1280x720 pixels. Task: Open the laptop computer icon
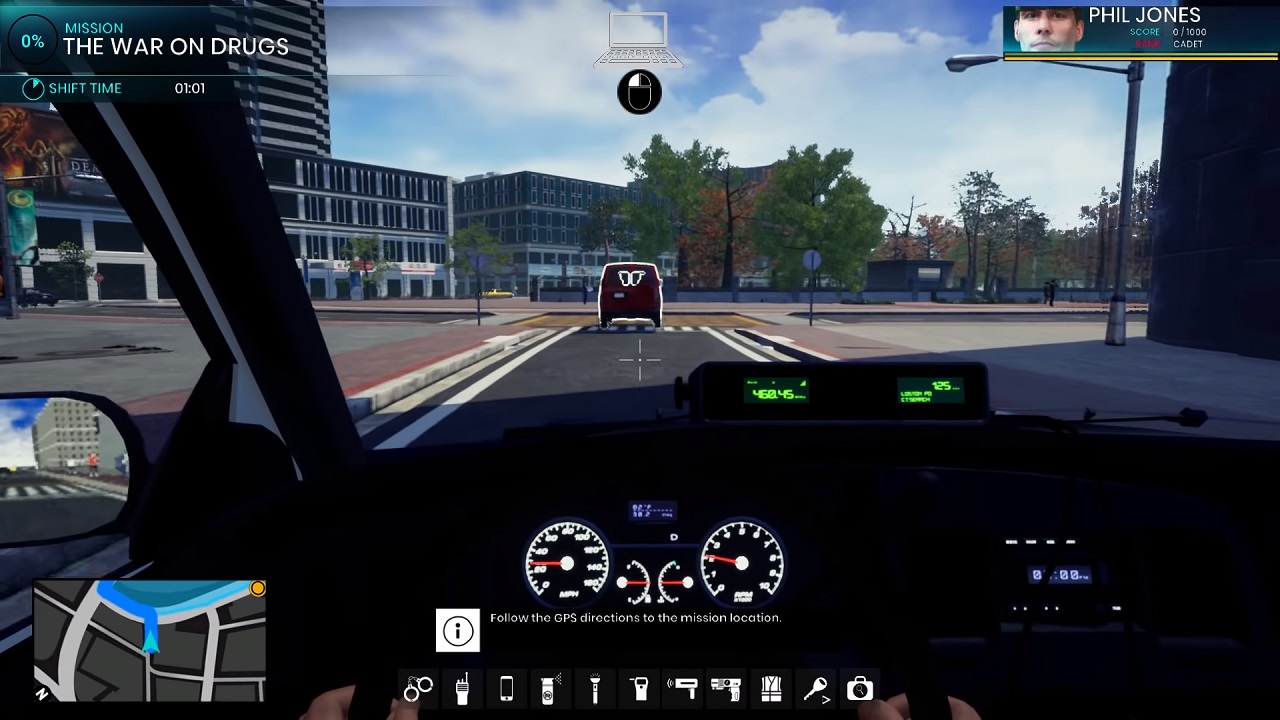pos(638,40)
